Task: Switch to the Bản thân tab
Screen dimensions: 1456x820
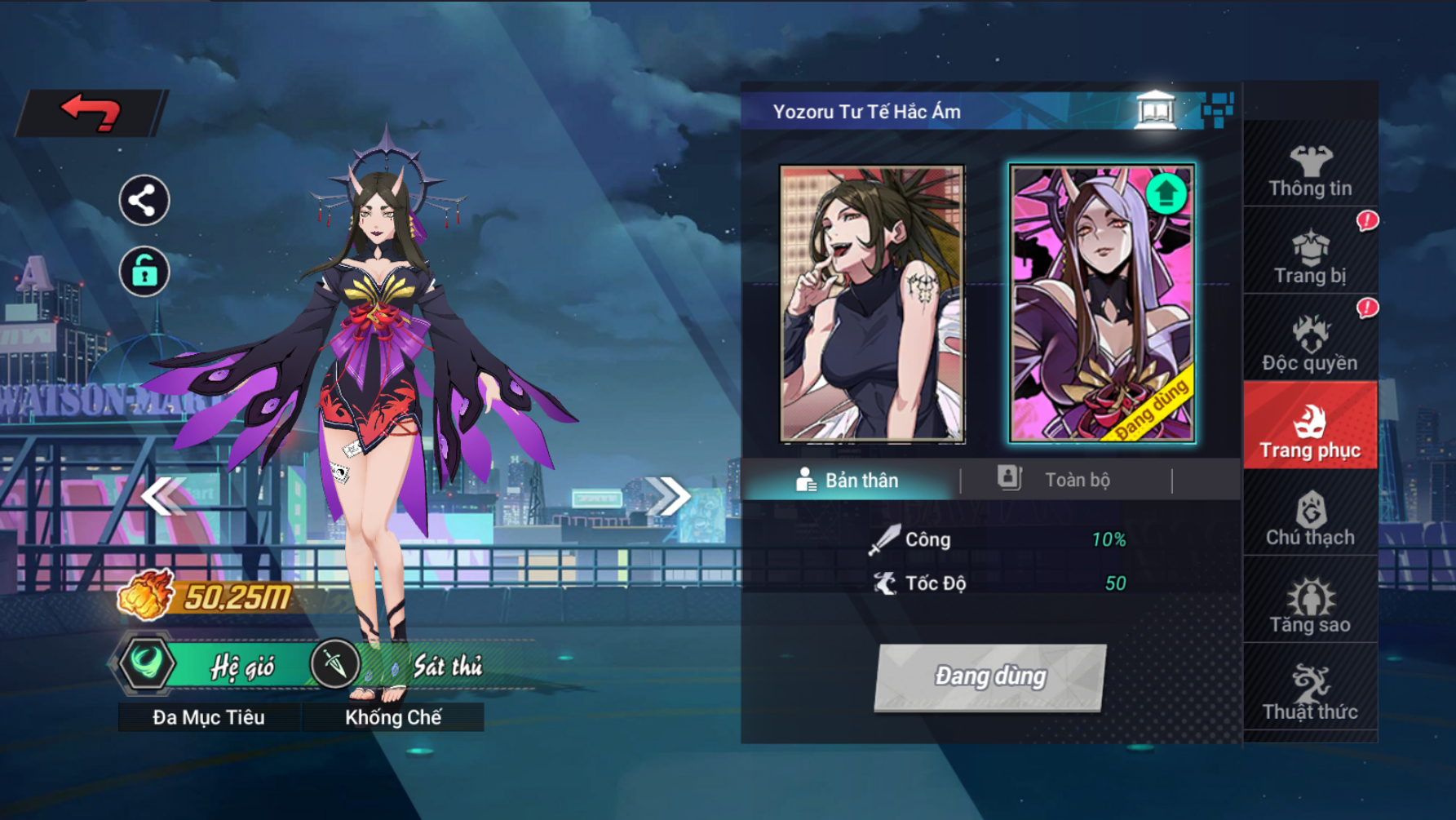Action: pyautogui.click(x=847, y=481)
